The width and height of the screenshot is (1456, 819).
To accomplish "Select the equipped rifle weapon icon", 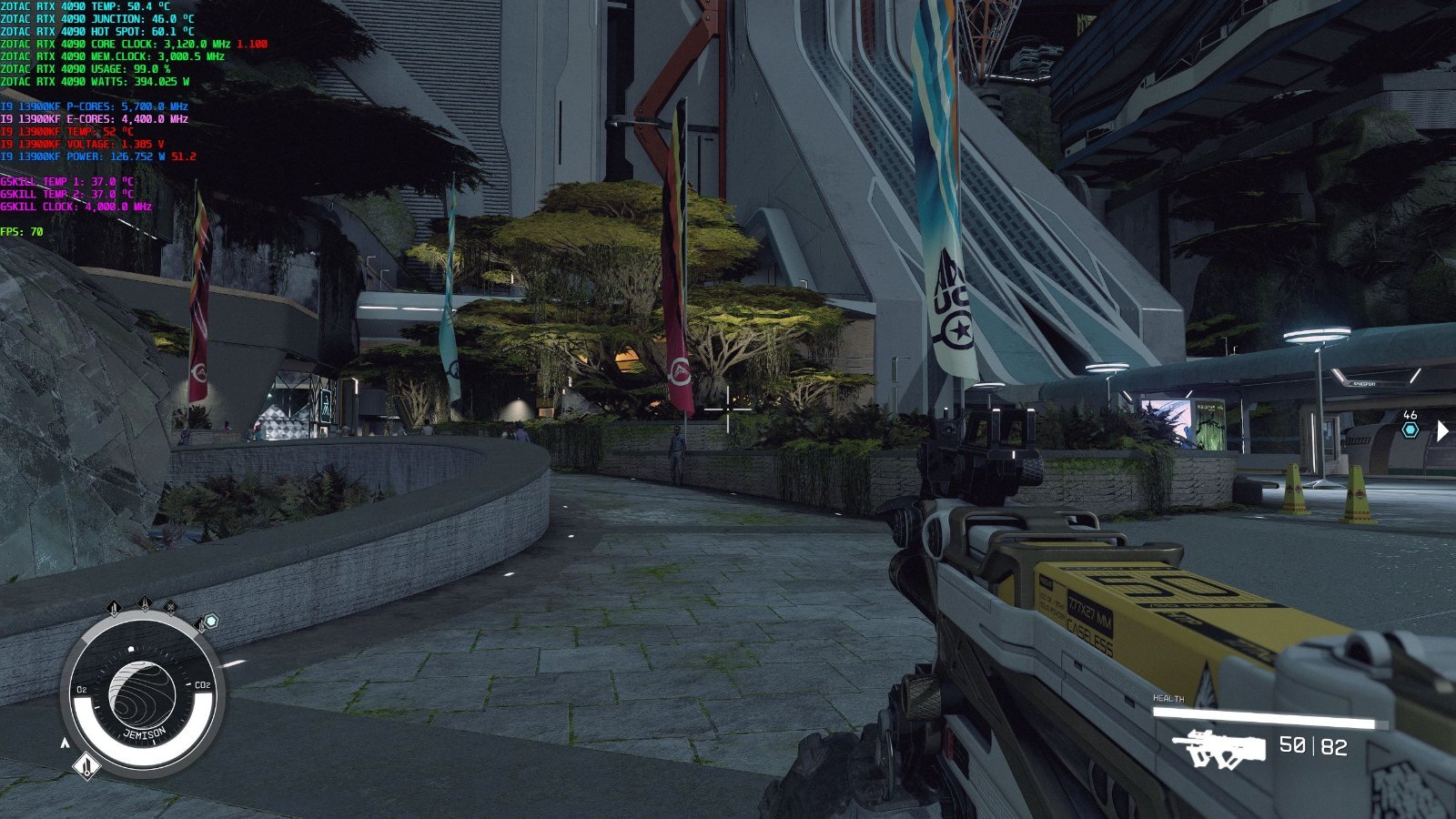I will pos(1219,749).
